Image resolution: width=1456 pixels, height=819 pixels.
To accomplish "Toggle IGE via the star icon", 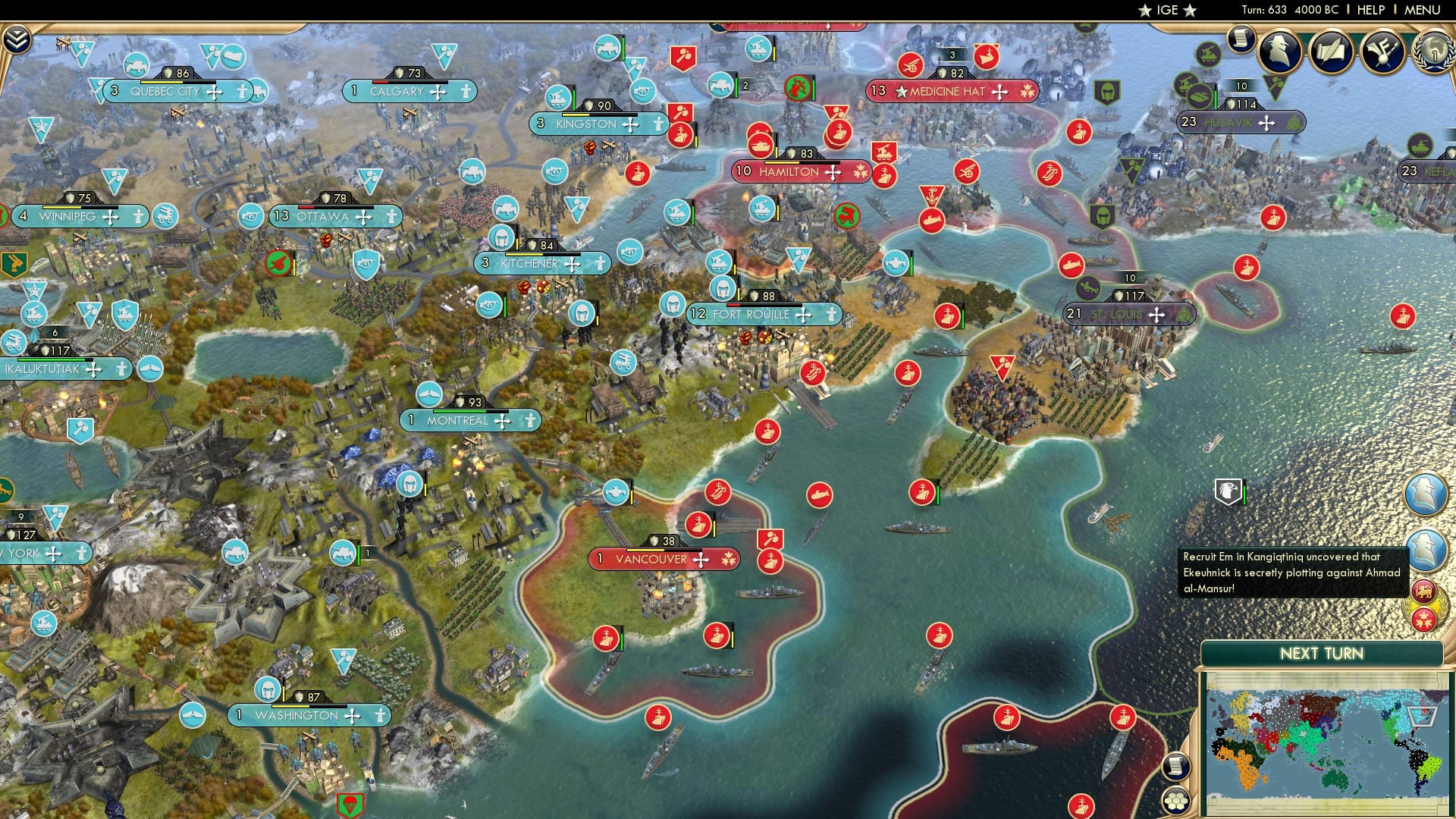I will (1147, 11).
